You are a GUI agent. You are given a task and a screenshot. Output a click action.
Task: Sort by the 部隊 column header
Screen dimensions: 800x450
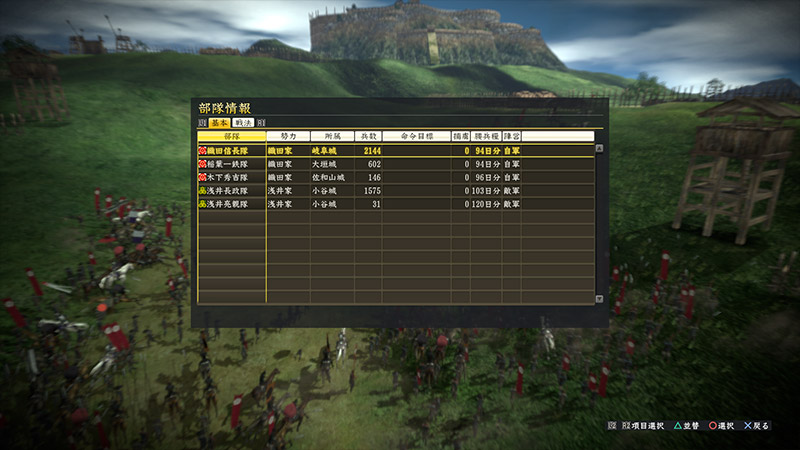[x=232, y=136]
